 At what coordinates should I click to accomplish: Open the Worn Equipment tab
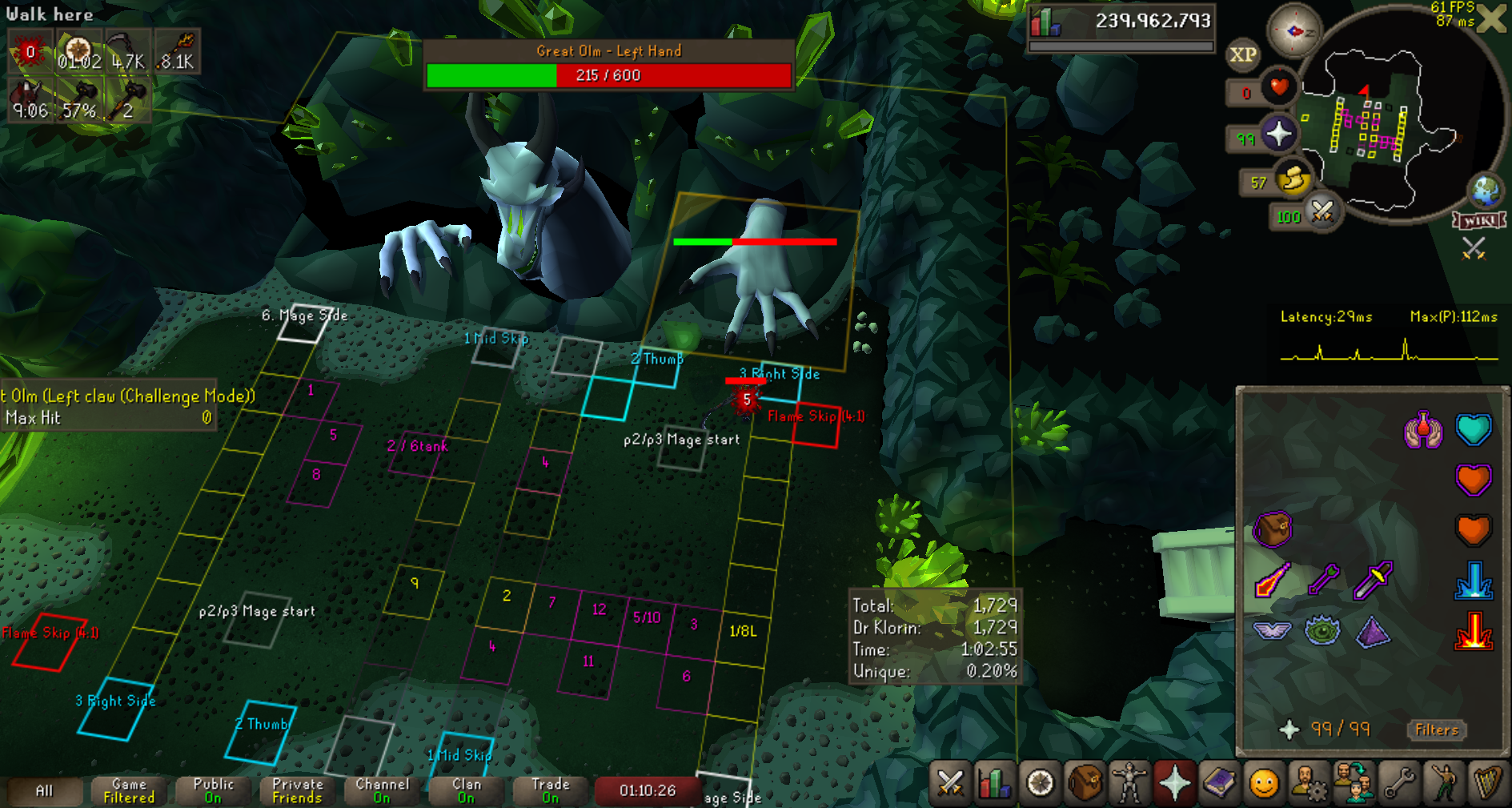(1129, 782)
